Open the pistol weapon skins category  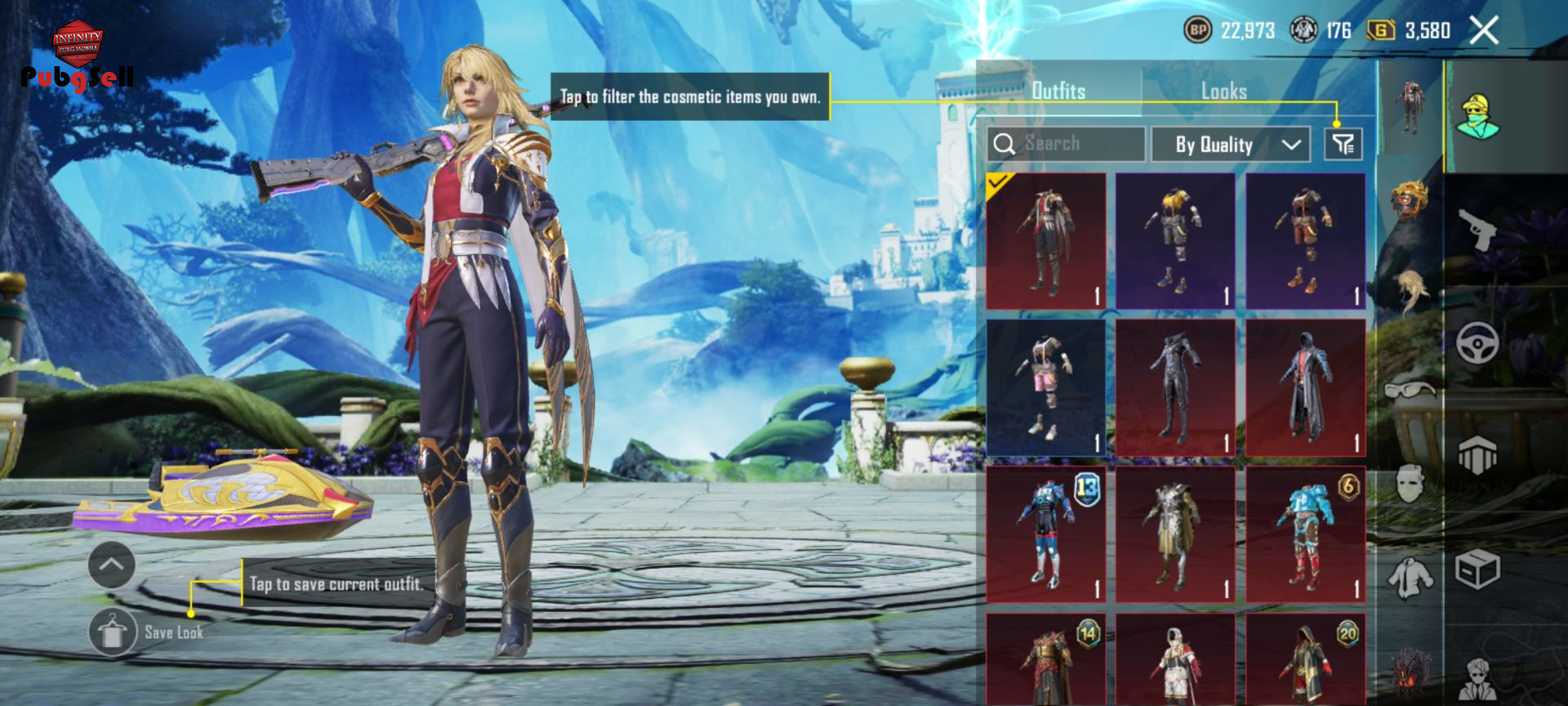pos(1478,230)
